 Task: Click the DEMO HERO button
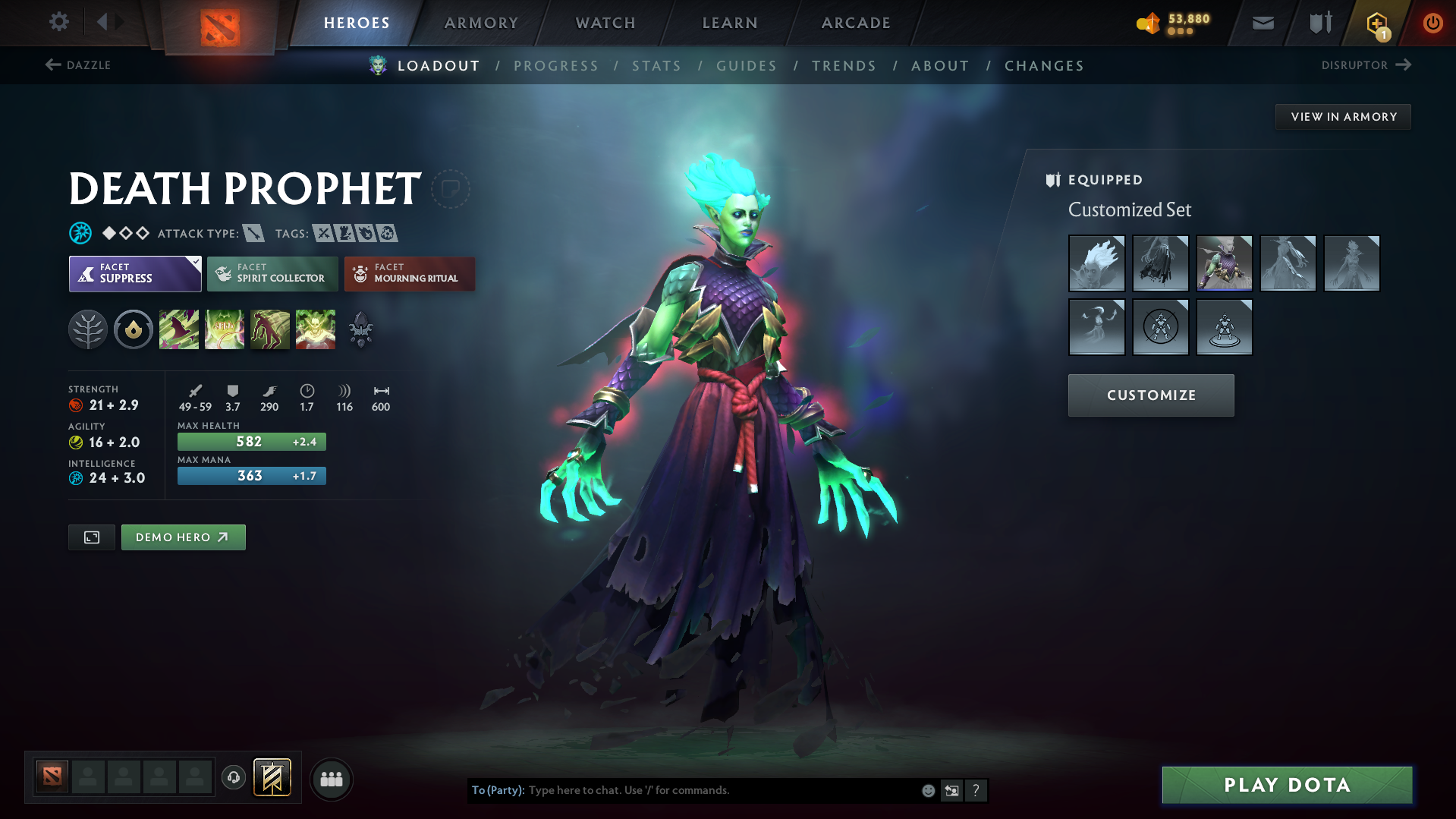(183, 537)
